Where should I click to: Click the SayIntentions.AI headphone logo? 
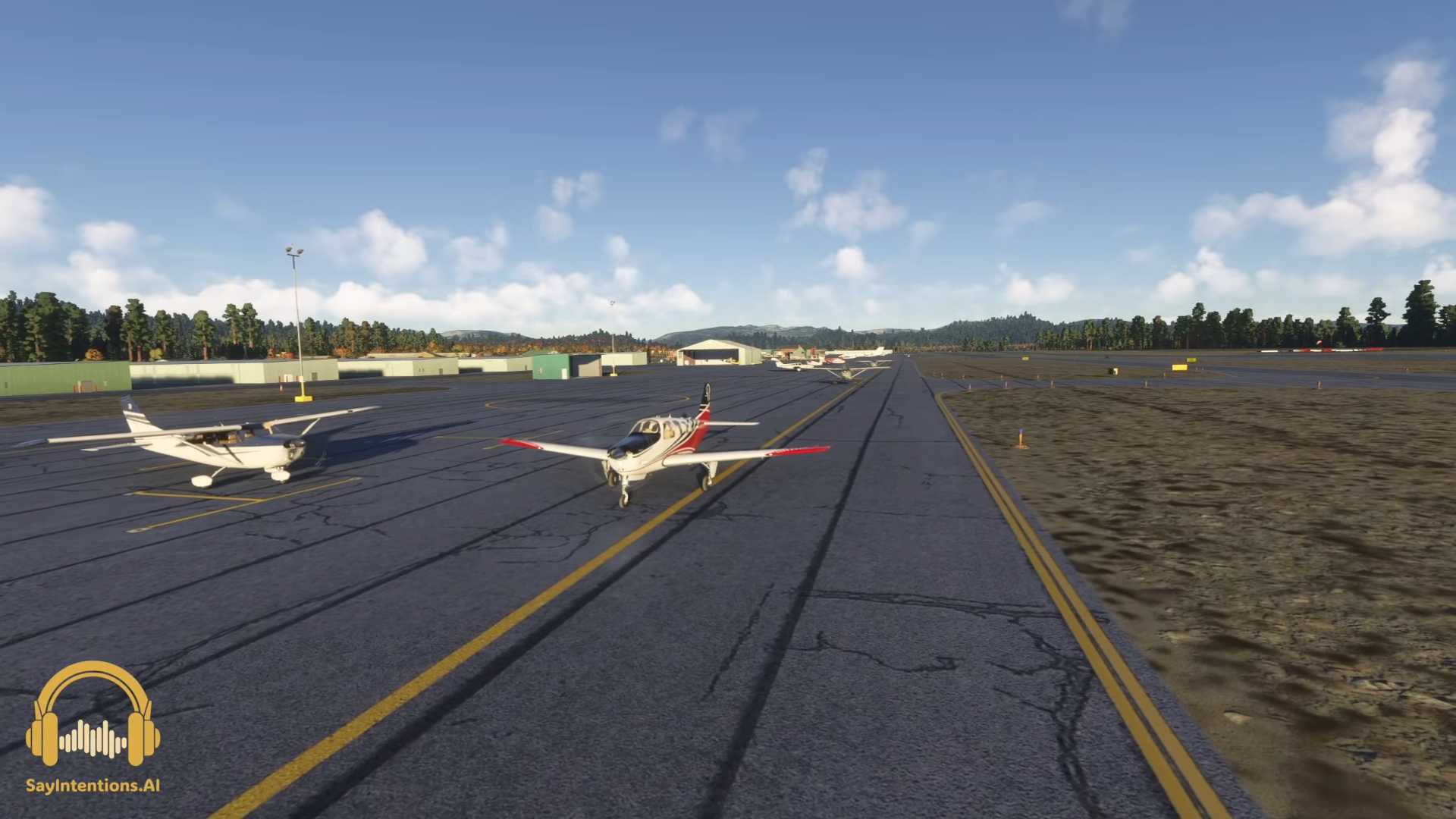click(x=93, y=715)
